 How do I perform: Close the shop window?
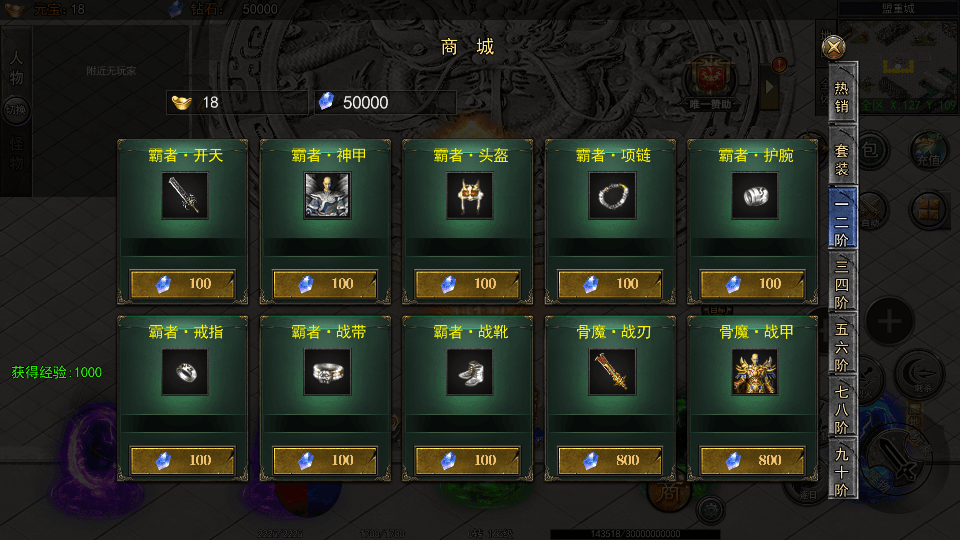click(x=833, y=47)
